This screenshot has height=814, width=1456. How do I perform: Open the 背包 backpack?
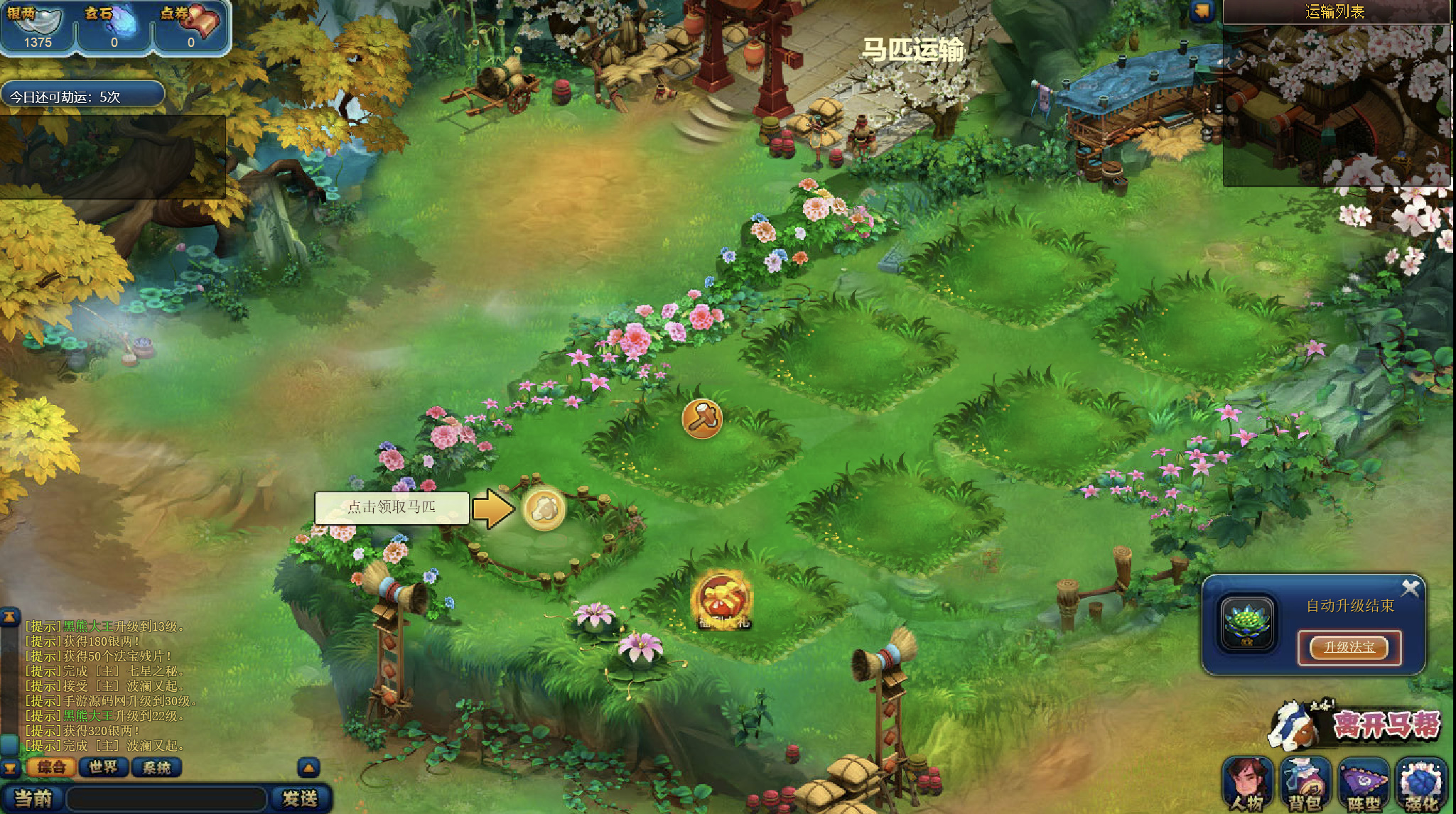pos(1305,784)
